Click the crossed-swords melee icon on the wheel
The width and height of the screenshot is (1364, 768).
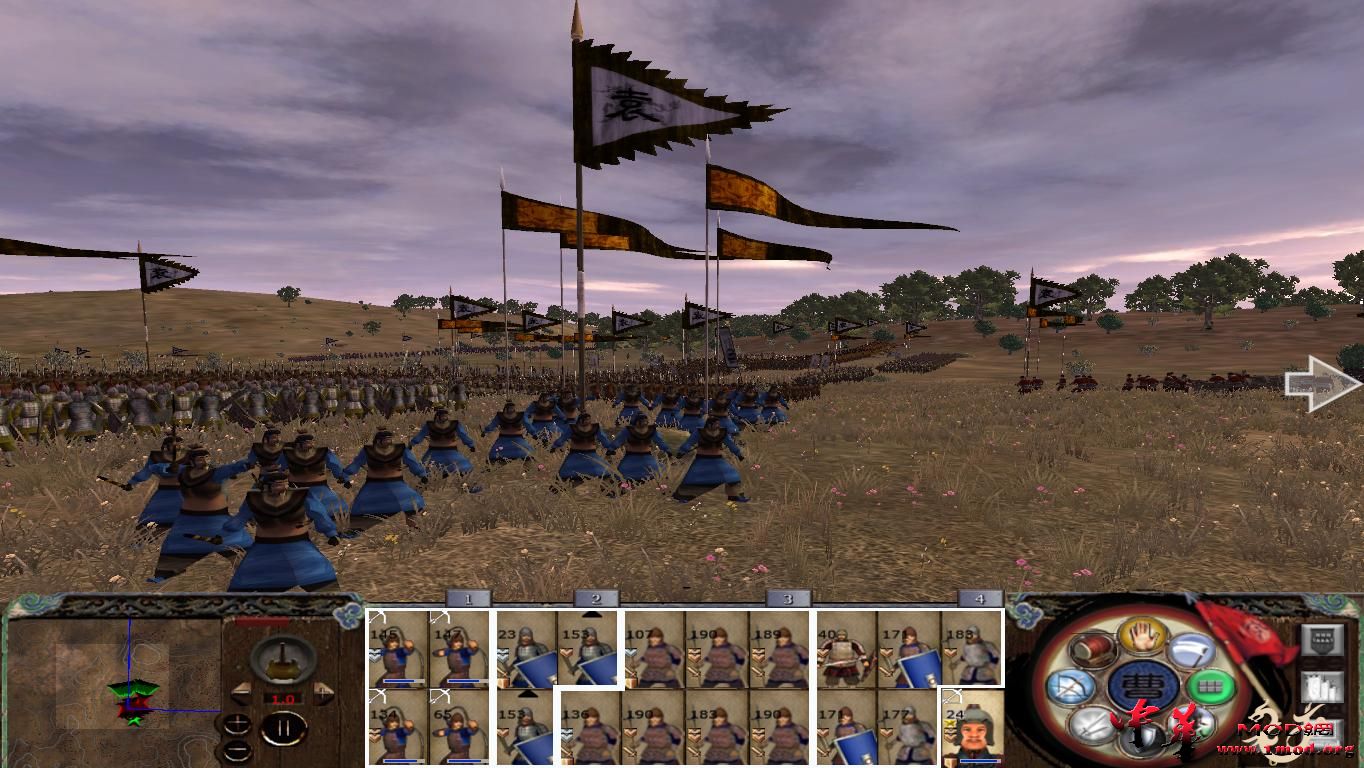coord(1090,725)
